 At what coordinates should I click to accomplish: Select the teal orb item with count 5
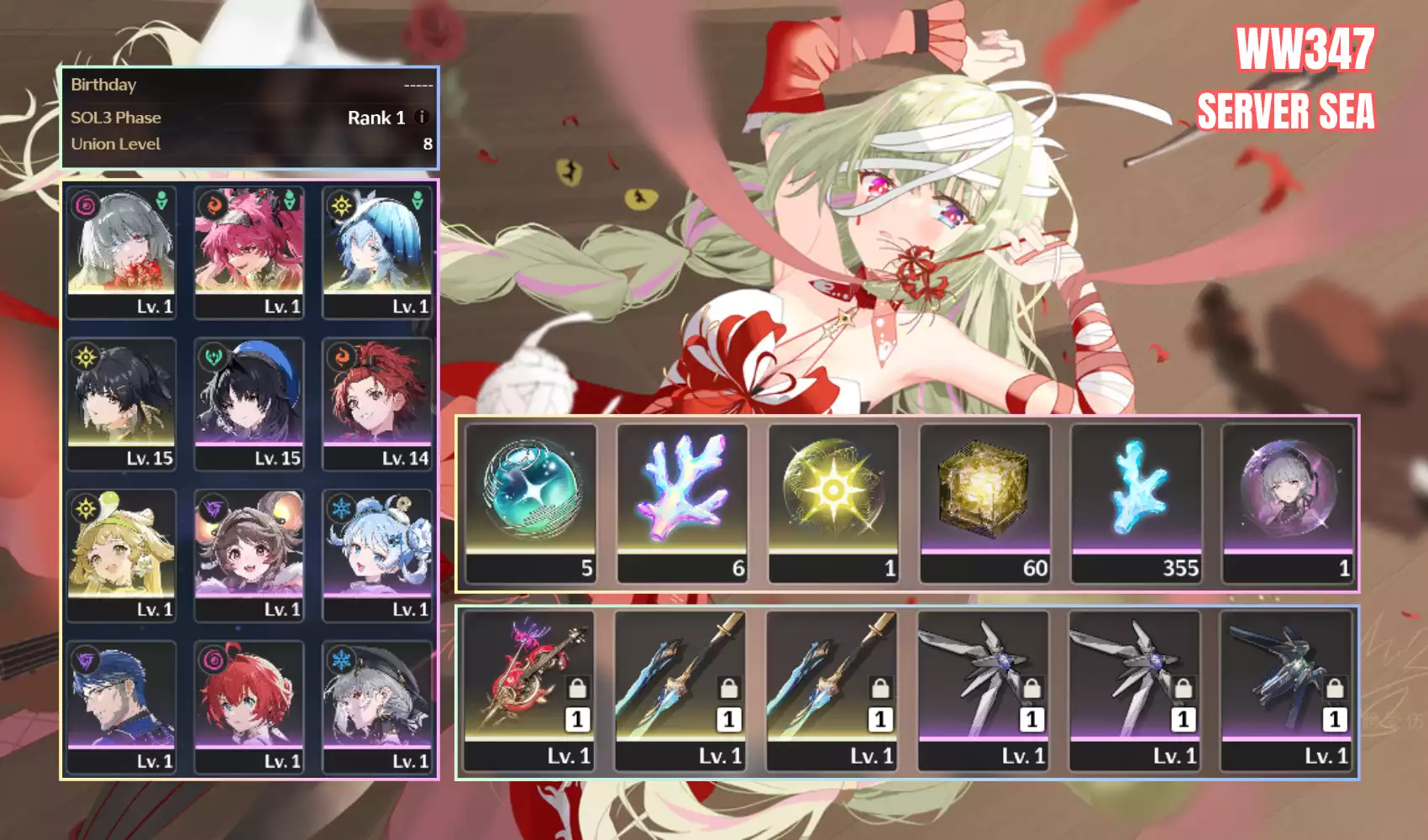click(531, 501)
